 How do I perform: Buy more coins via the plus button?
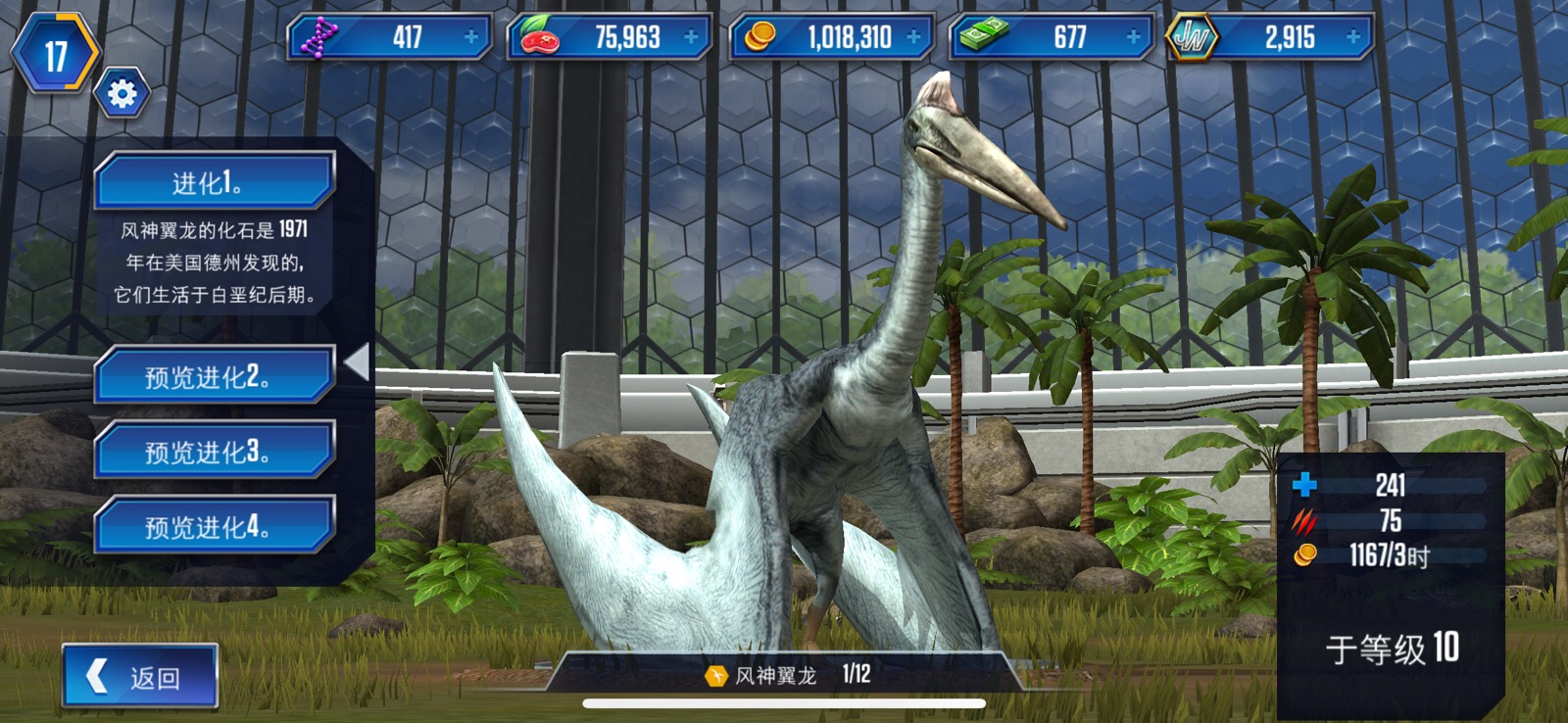(914, 37)
